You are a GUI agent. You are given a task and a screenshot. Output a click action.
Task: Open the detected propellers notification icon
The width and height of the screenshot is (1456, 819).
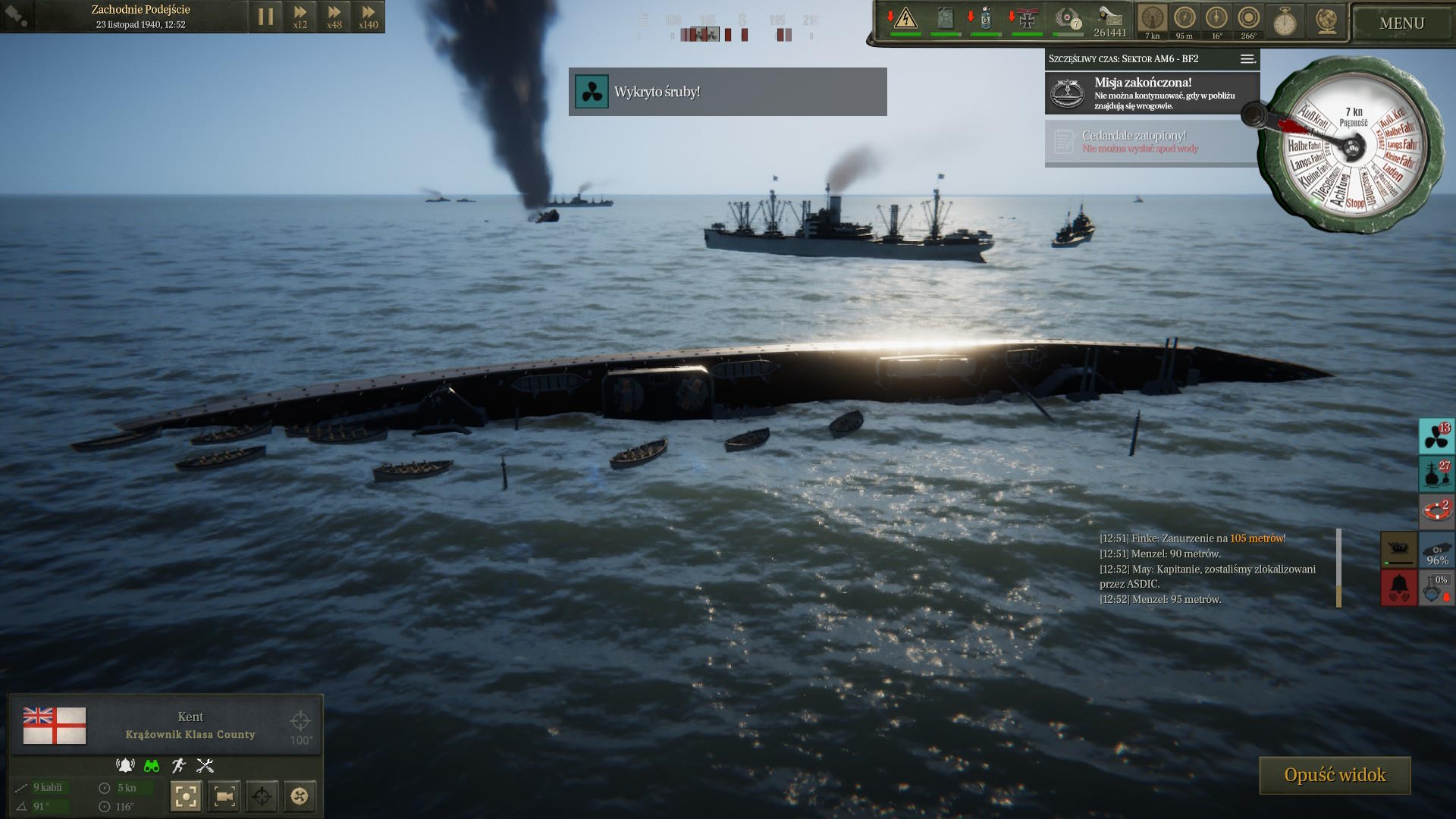1436,436
